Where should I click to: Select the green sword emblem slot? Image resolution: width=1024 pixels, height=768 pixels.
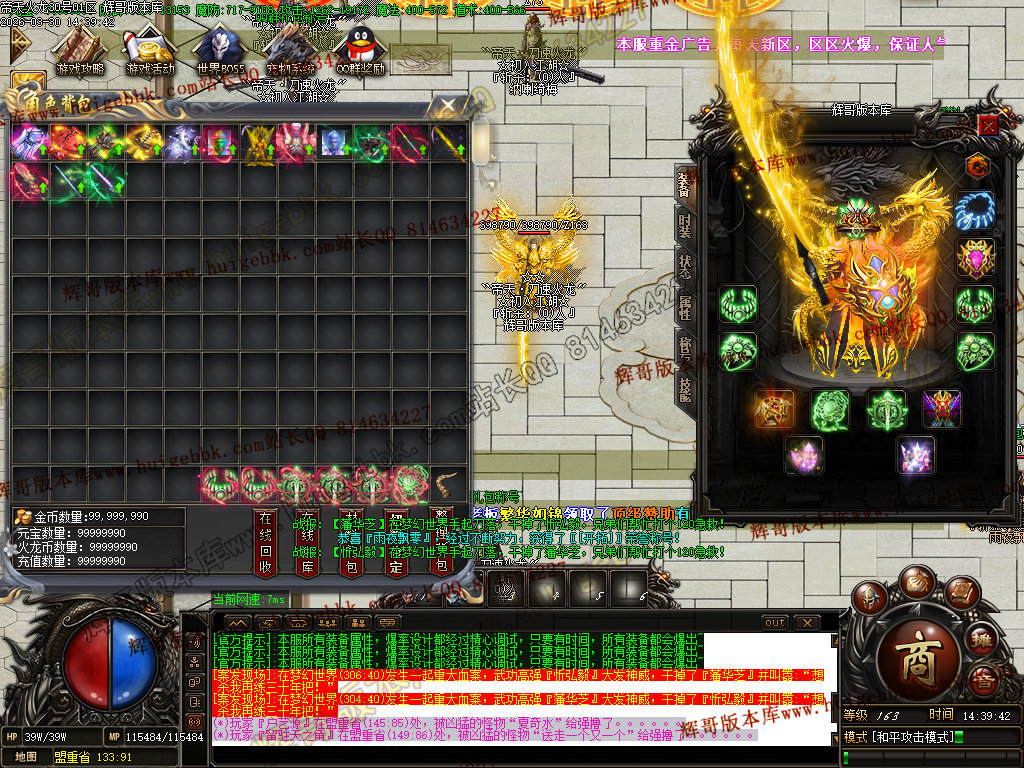point(886,408)
